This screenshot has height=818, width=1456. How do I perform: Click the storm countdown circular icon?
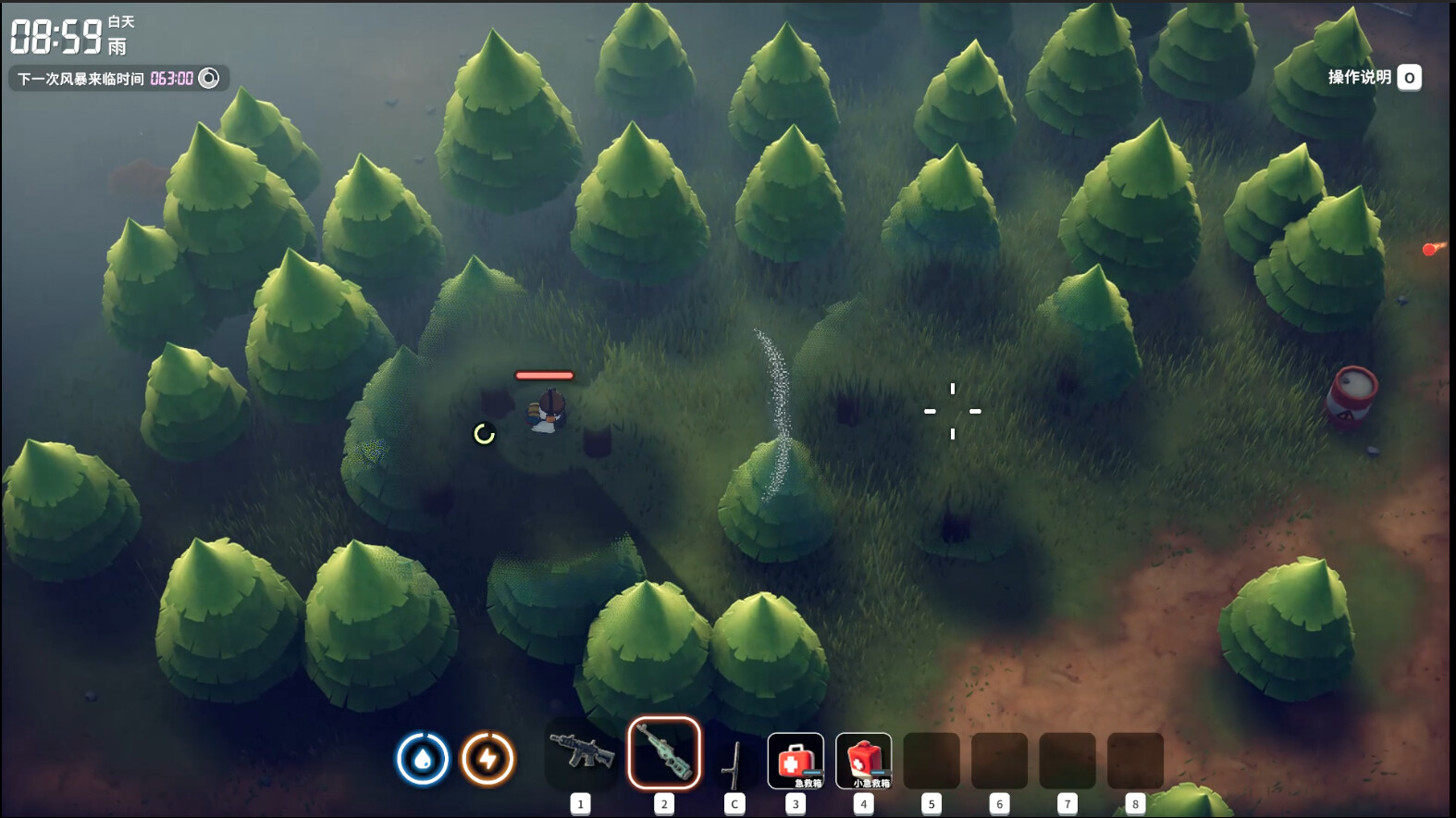click(210, 79)
